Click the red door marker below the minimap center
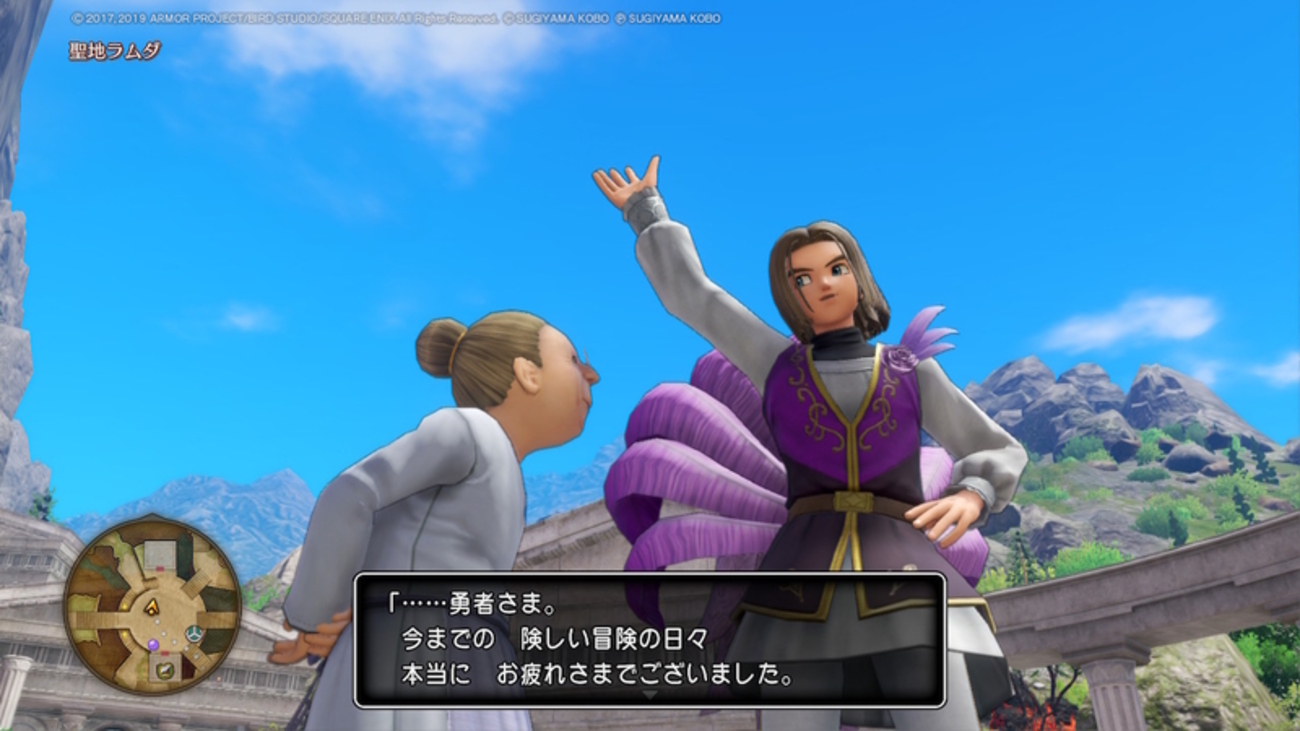 click(163, 652)
